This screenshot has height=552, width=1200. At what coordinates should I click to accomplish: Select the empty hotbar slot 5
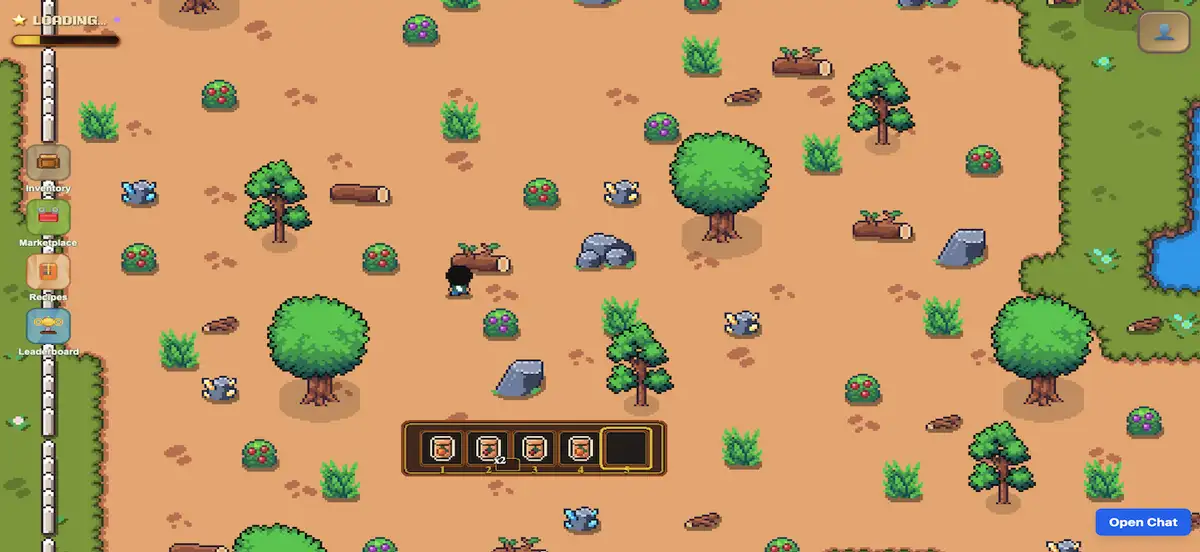(627, 449)
